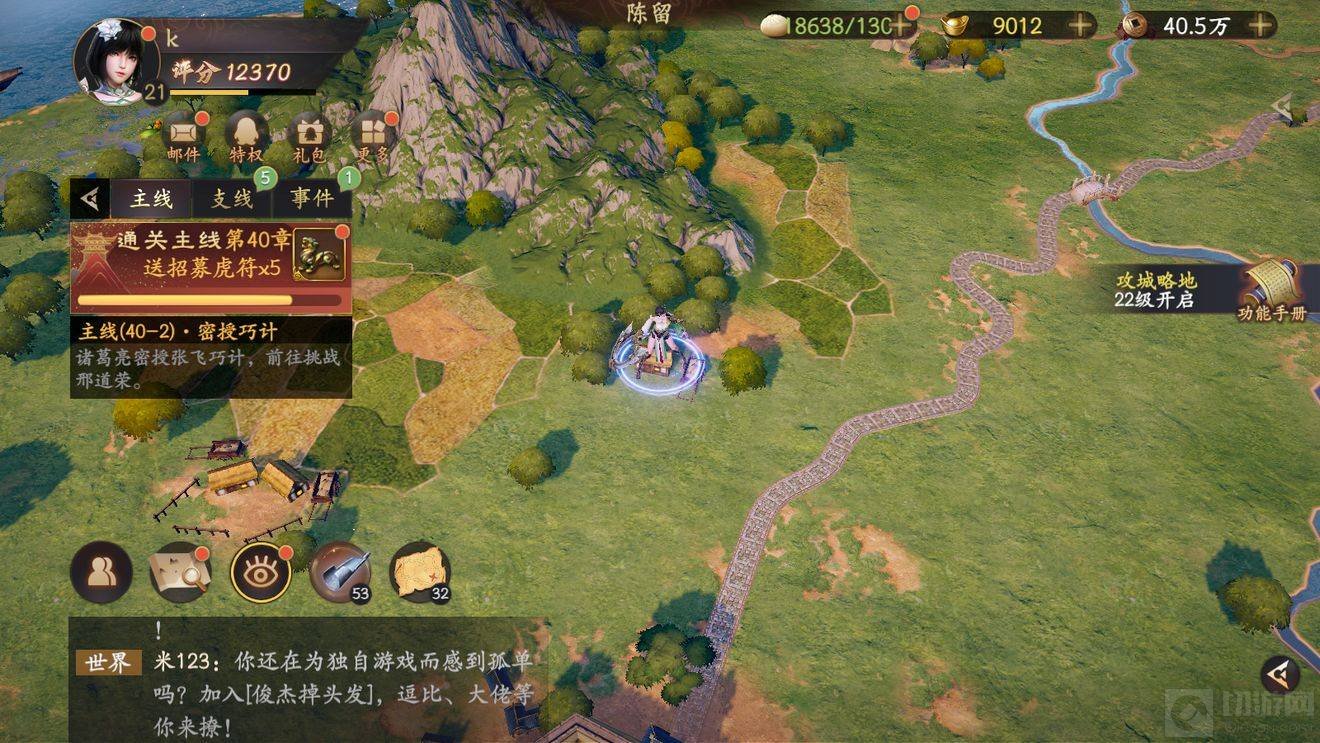Select the 主线(40-2) 密授巧计 quest tracker
The height and width of the screenshot is (743, 1320).
pos(210,357)
